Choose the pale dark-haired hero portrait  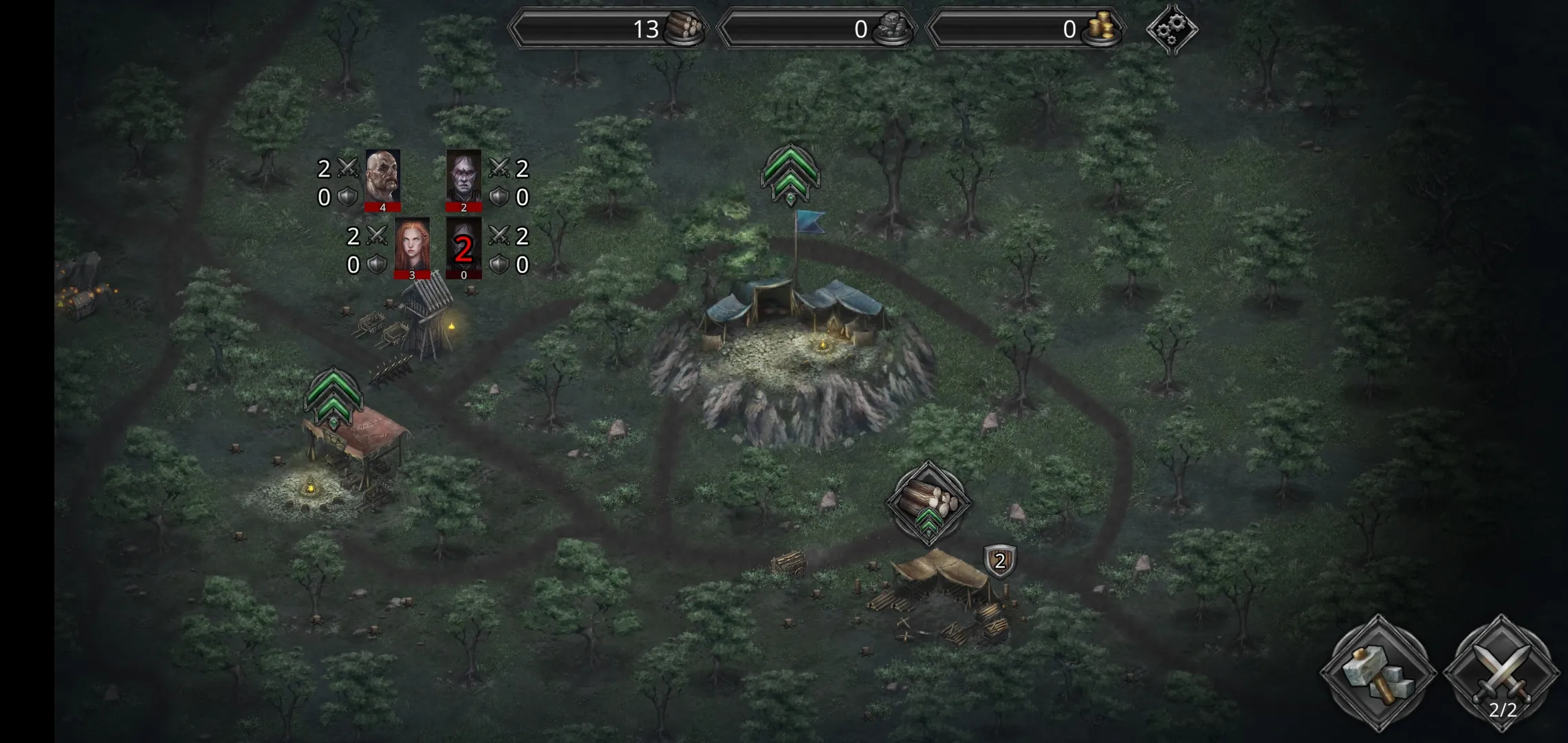coord(464,180)
